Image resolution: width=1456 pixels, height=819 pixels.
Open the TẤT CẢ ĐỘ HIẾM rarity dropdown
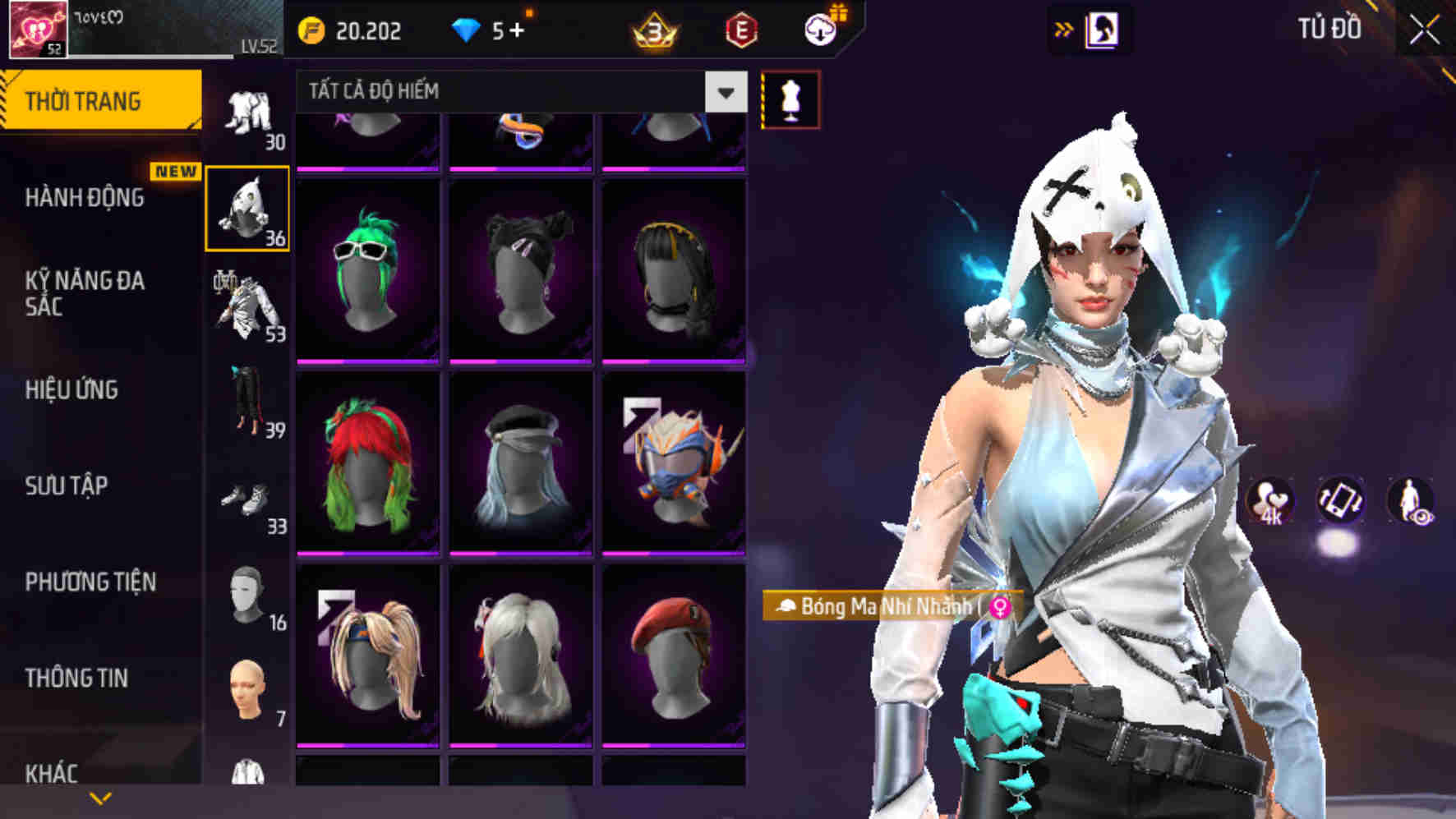[509, 92]
